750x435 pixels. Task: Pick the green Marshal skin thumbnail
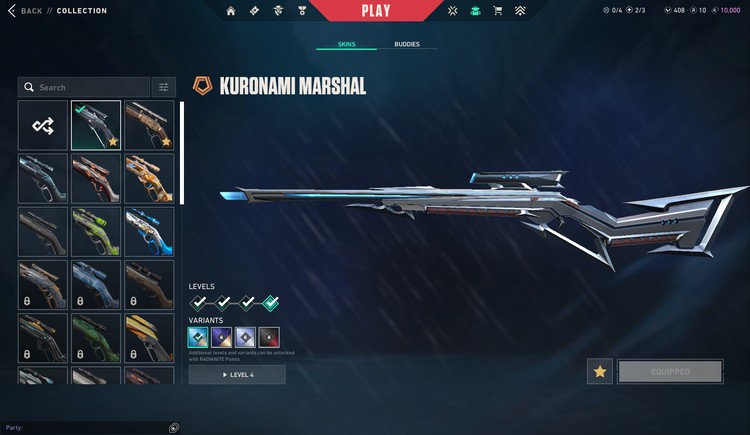pyautogui.click(x=97, y=231)
